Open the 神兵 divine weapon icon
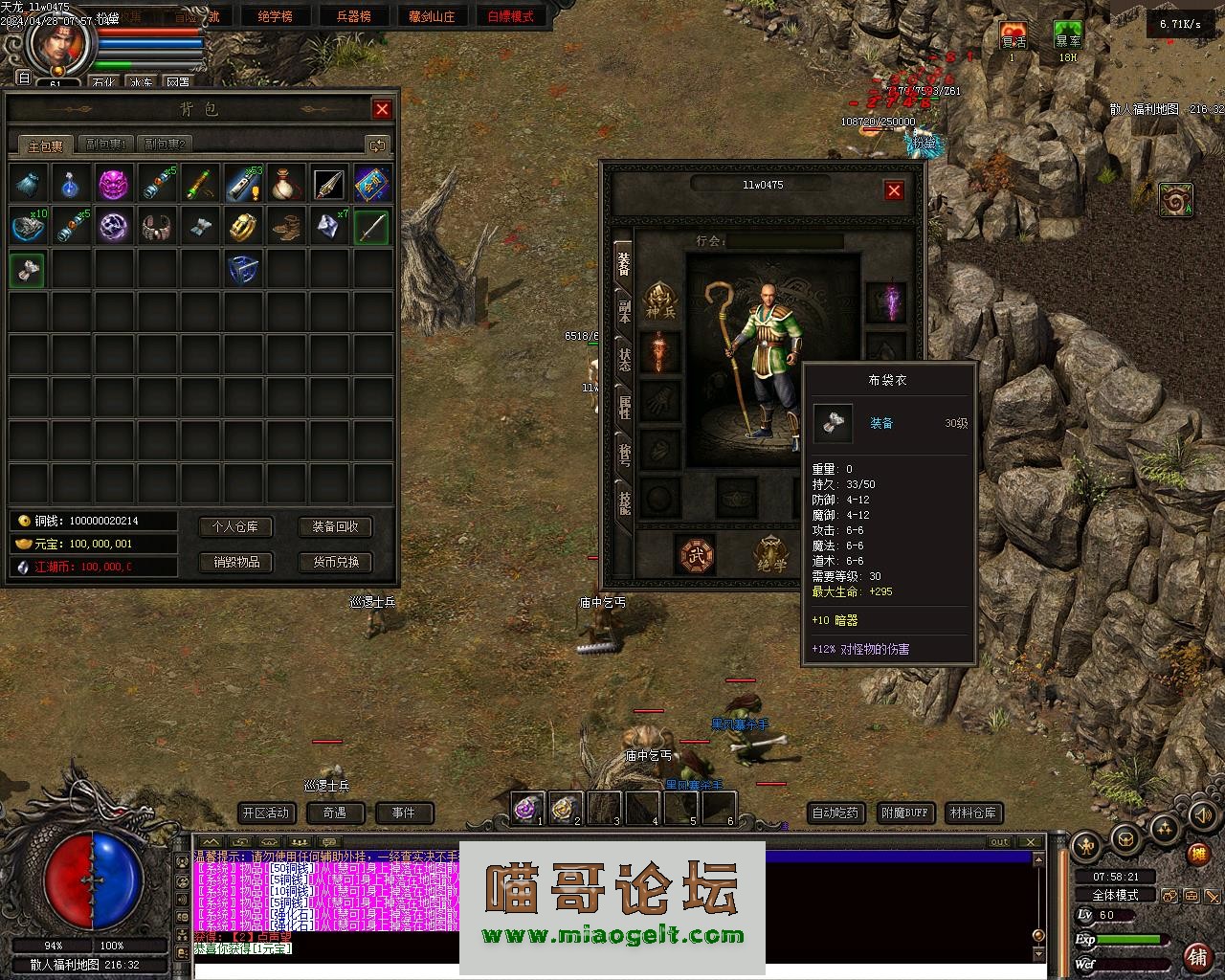 pyautogui.click(x=660, y=300)
